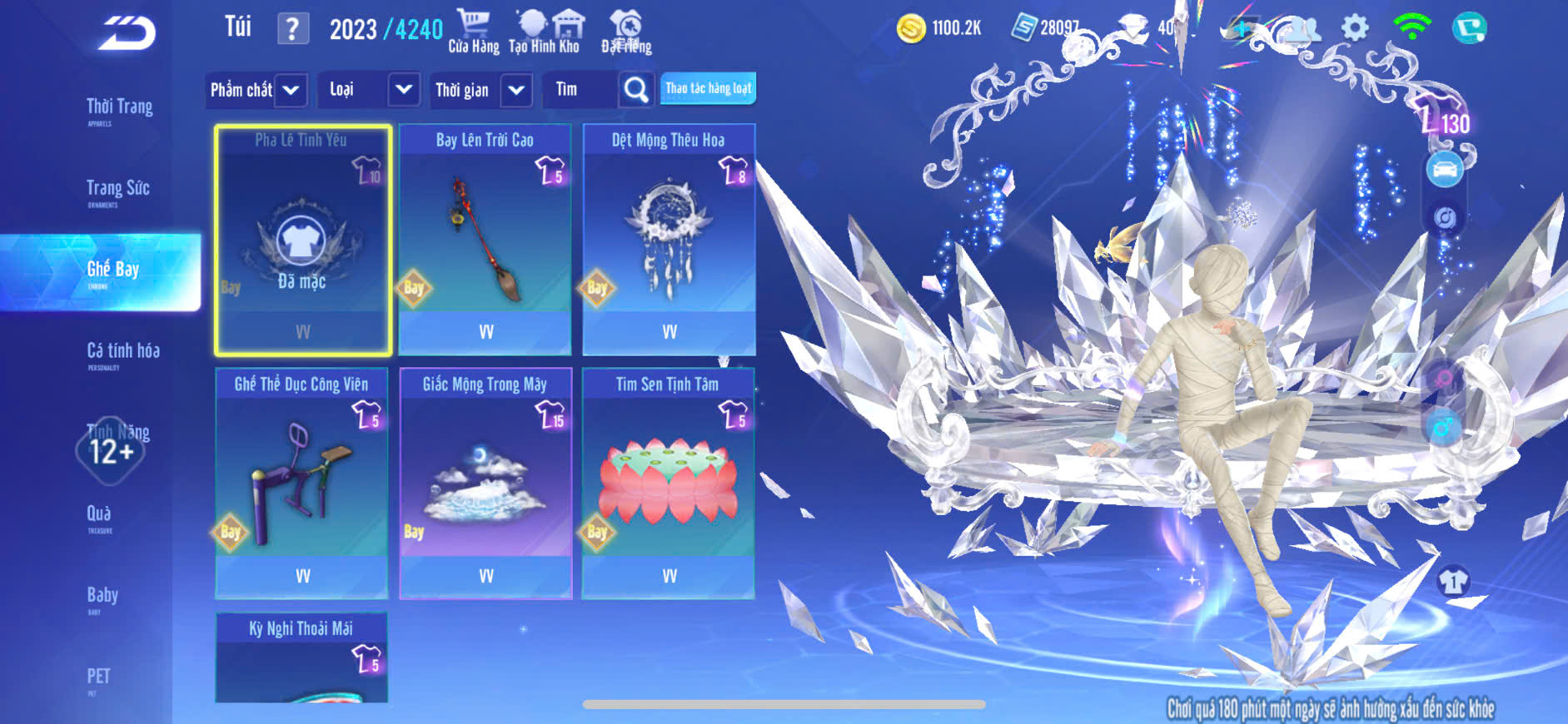The height and width of the screenshot is (724, 1568).
Task: Pick the Tim Sen Tịnh Tâm lotus item
Action: click(x=668, y=483)
